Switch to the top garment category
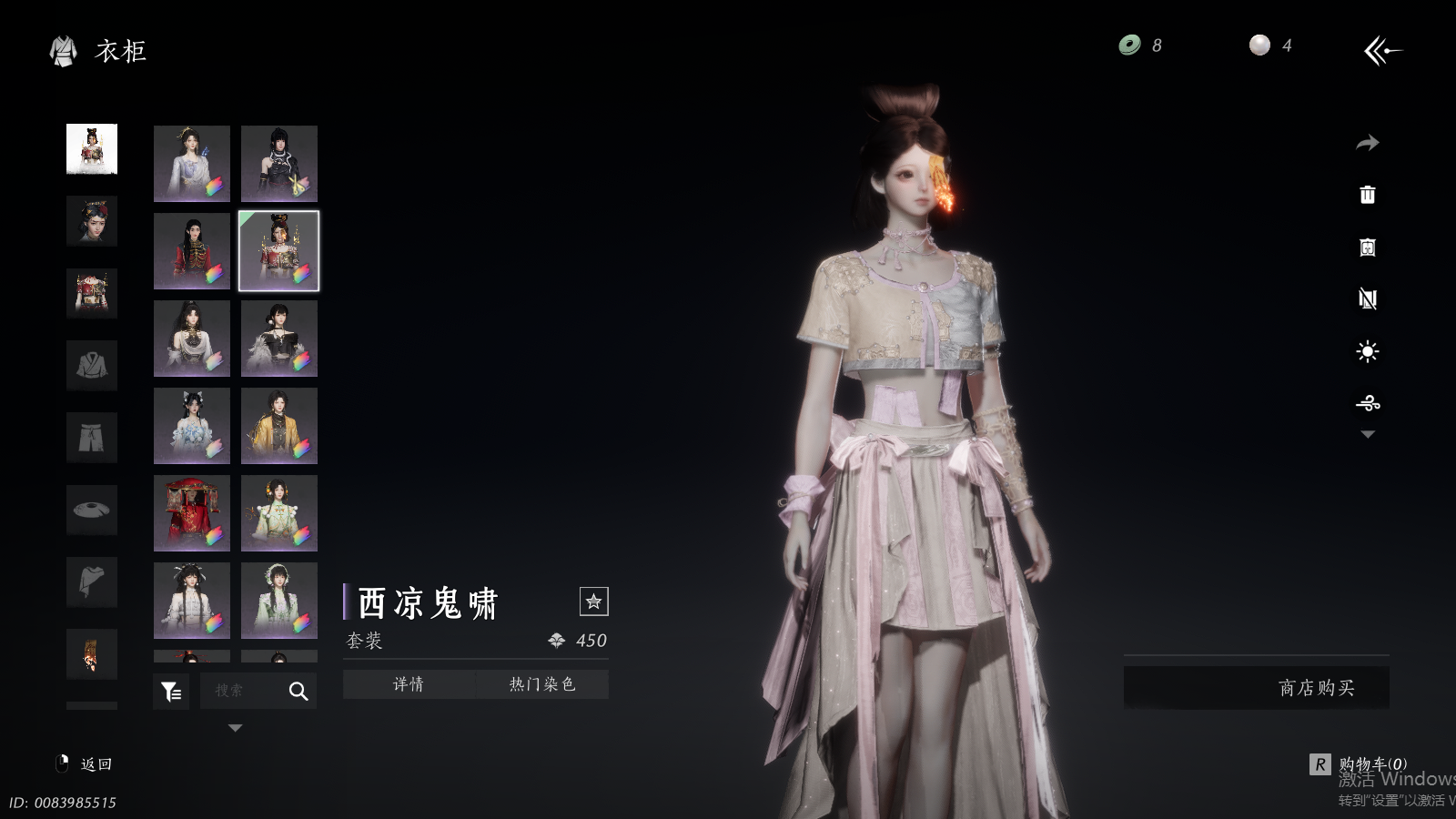Image resolution: width=1456 pixels, height=819 pixels. (92, 366)
